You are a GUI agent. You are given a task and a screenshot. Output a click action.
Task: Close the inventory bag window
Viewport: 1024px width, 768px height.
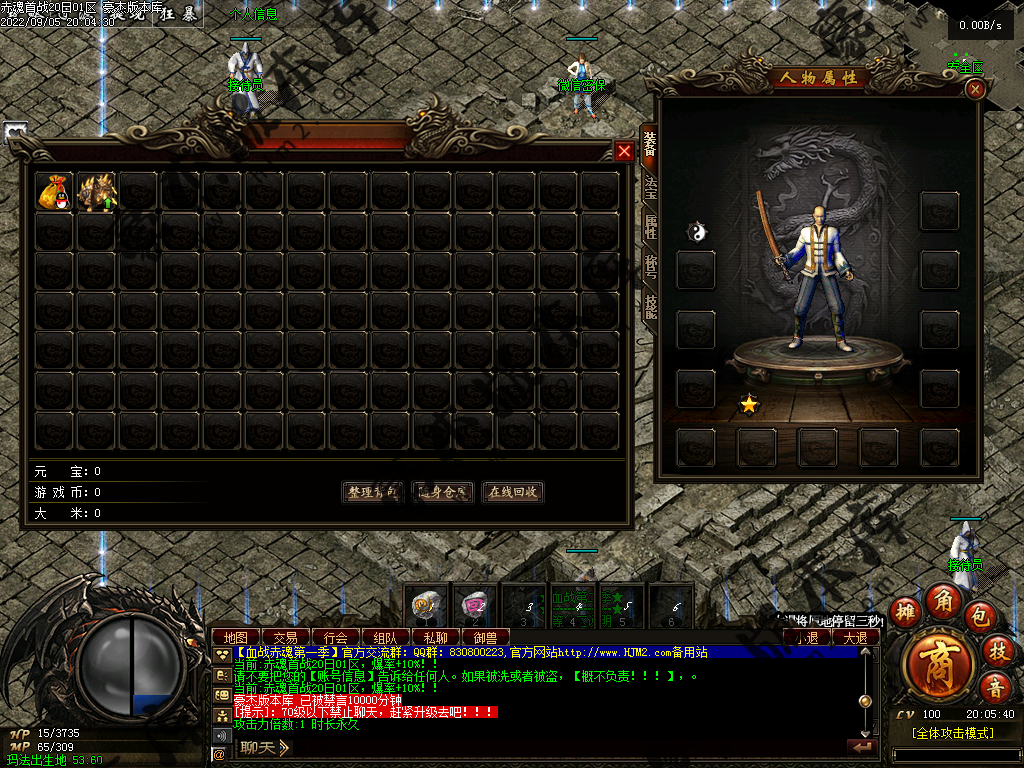[624, 151]
